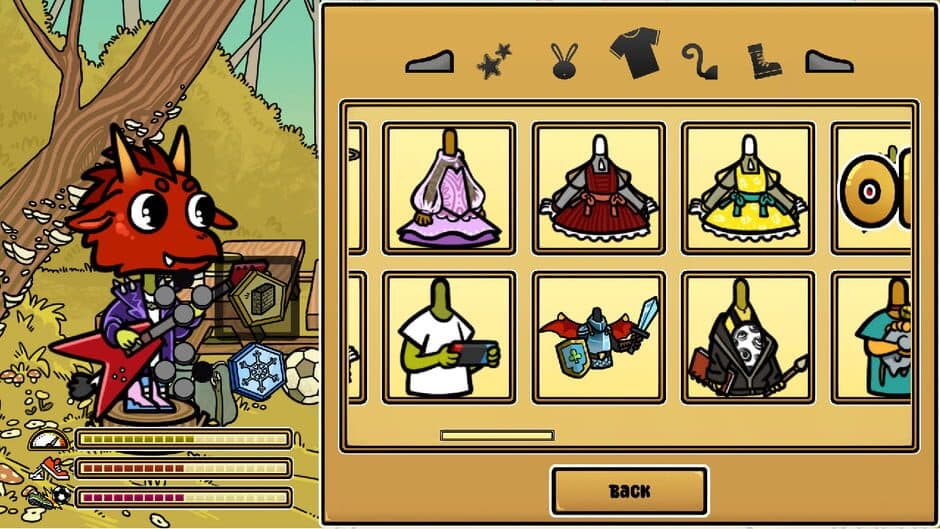Show the curly tail category
This screenshot has width=940, height=529.
(699, 61)
